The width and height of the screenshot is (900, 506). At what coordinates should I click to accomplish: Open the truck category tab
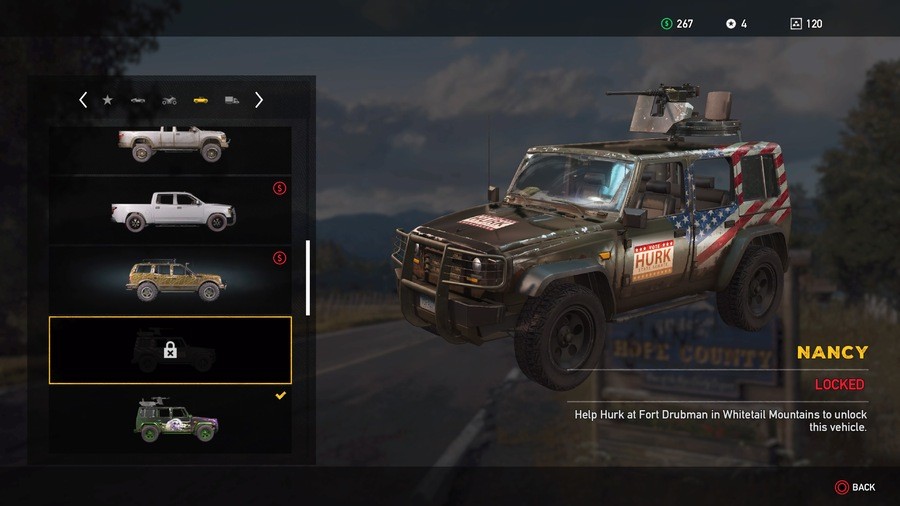point(231,100)
